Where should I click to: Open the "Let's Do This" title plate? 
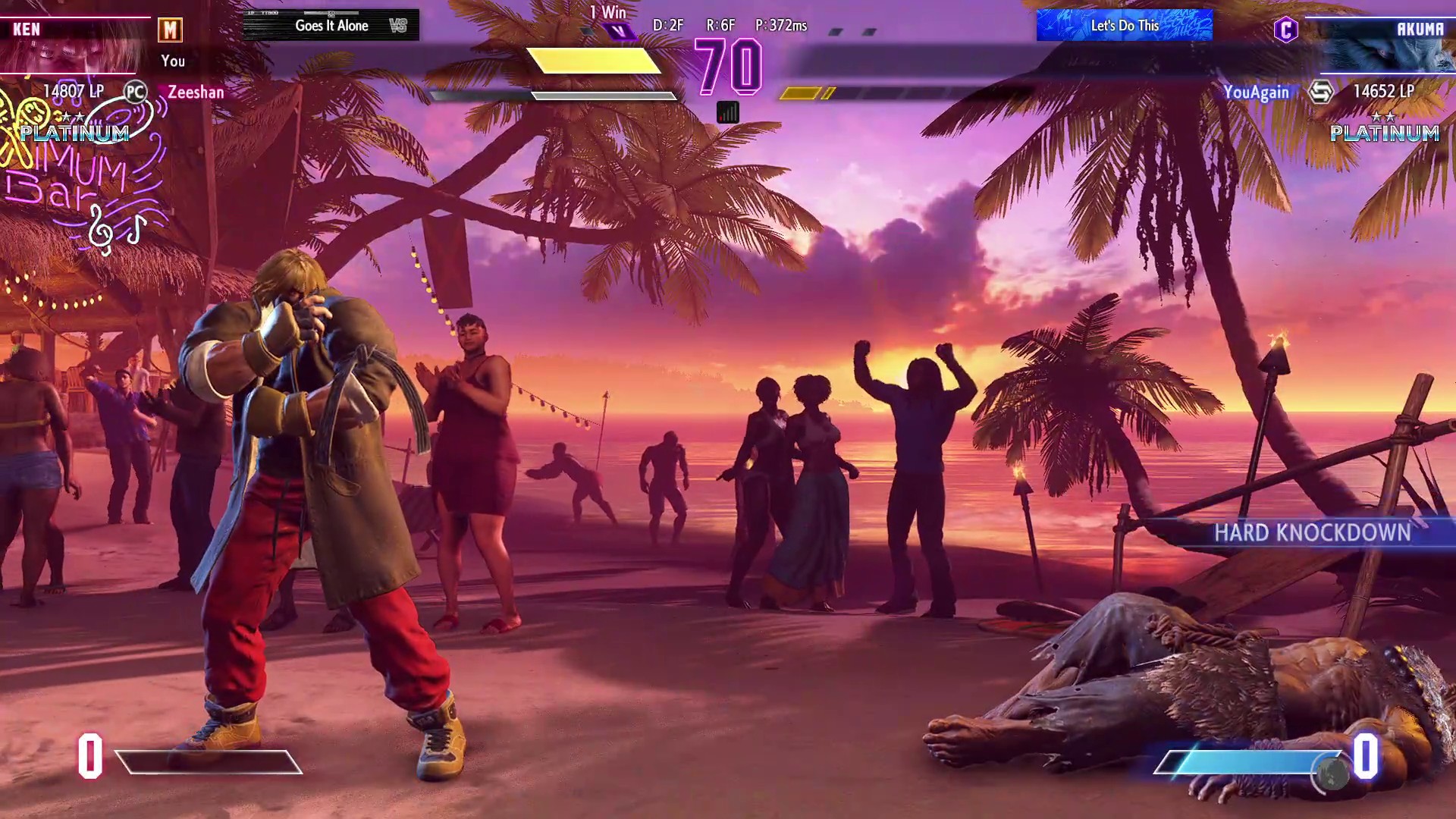coord(1124,25)
